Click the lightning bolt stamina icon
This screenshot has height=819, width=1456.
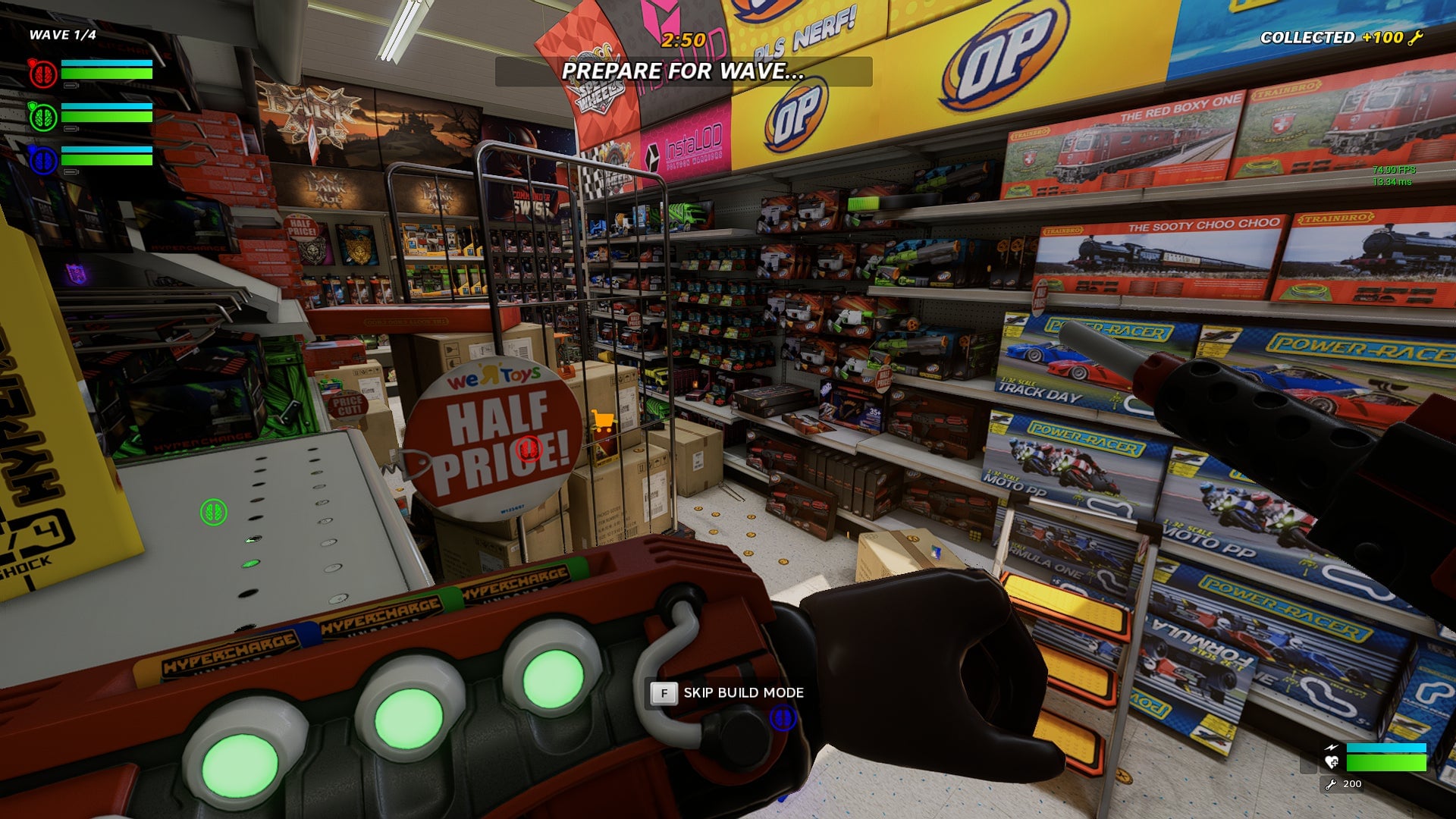1332,748
